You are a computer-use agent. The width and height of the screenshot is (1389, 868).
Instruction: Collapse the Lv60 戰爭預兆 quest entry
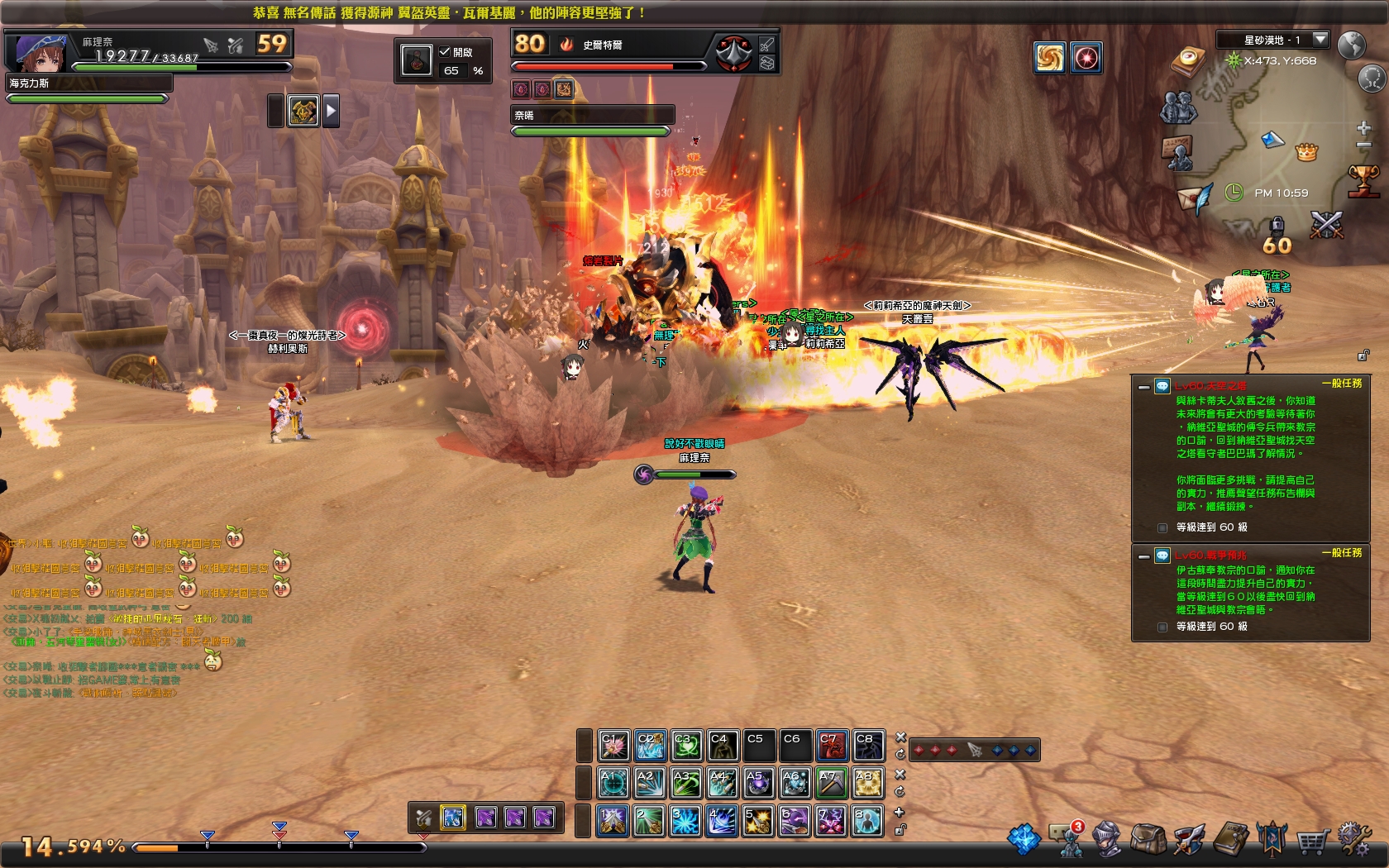click(x=1143, y=556)
